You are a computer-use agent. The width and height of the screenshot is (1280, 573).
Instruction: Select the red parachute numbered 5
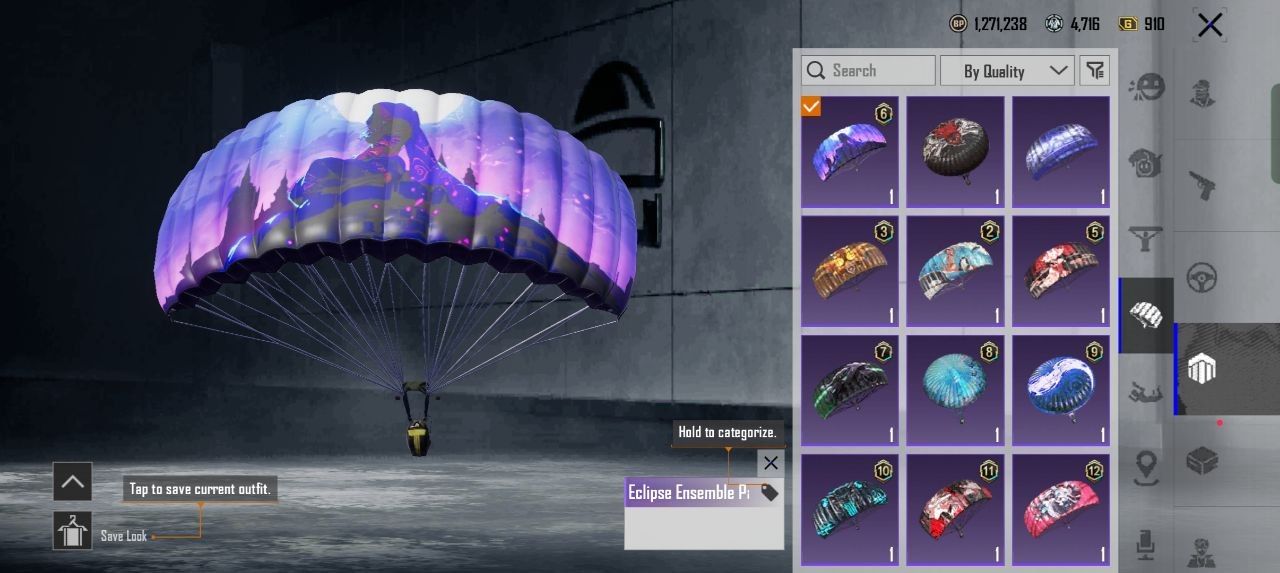(x=1061, y=271)
